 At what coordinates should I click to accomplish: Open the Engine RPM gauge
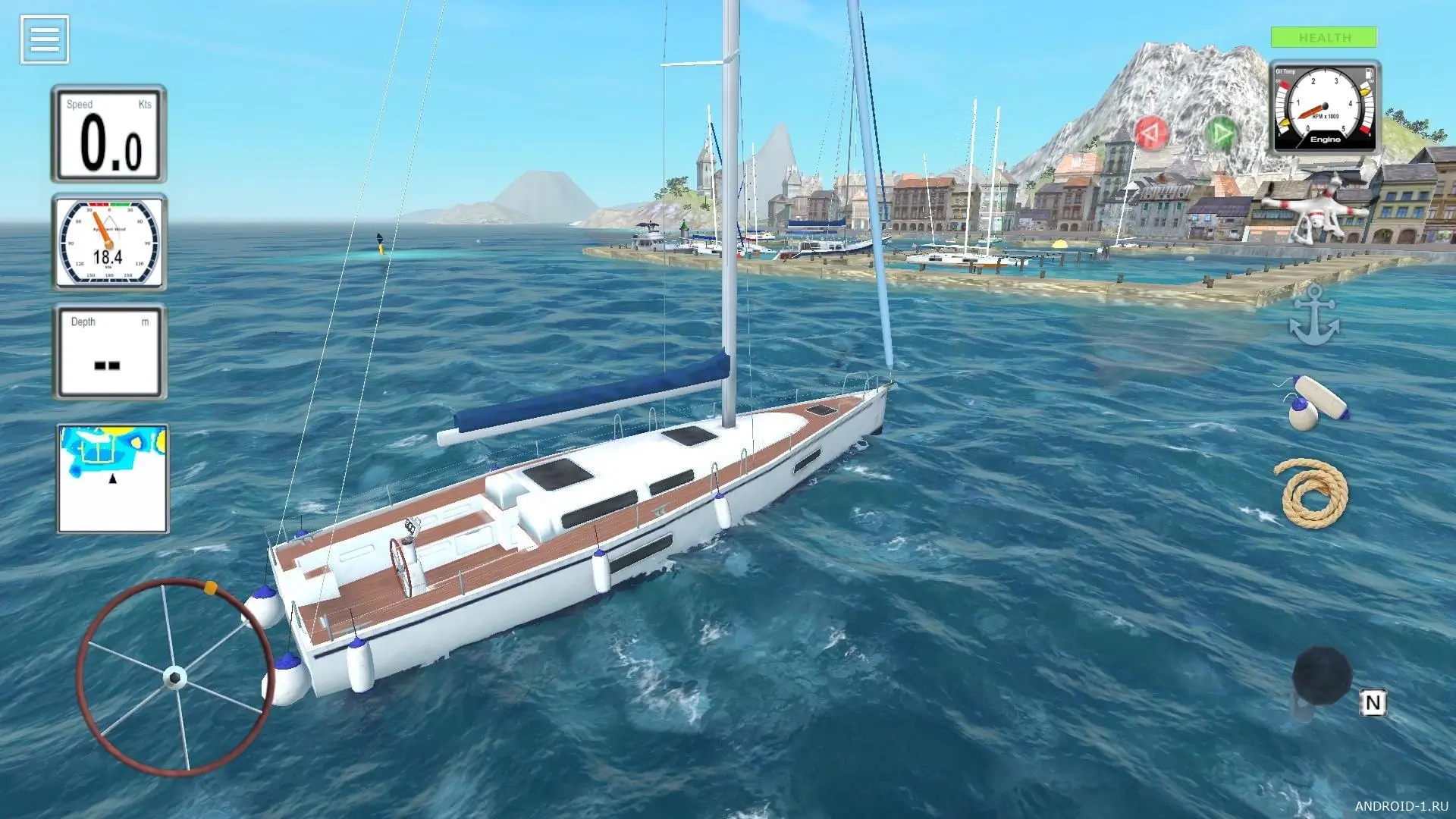click(1324, 108)
